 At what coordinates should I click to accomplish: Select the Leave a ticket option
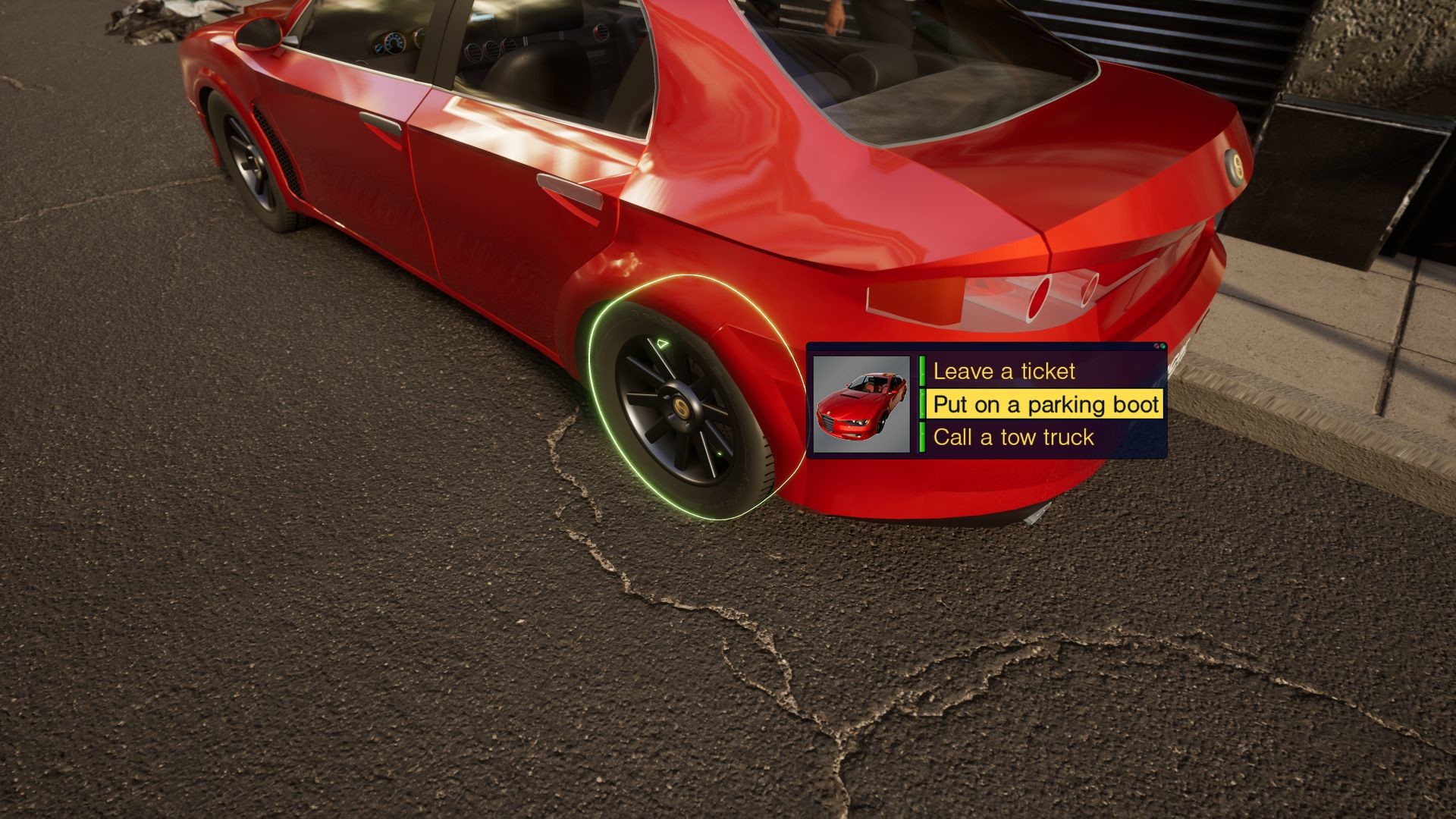pyautogui.click(x=1005, y=371)
